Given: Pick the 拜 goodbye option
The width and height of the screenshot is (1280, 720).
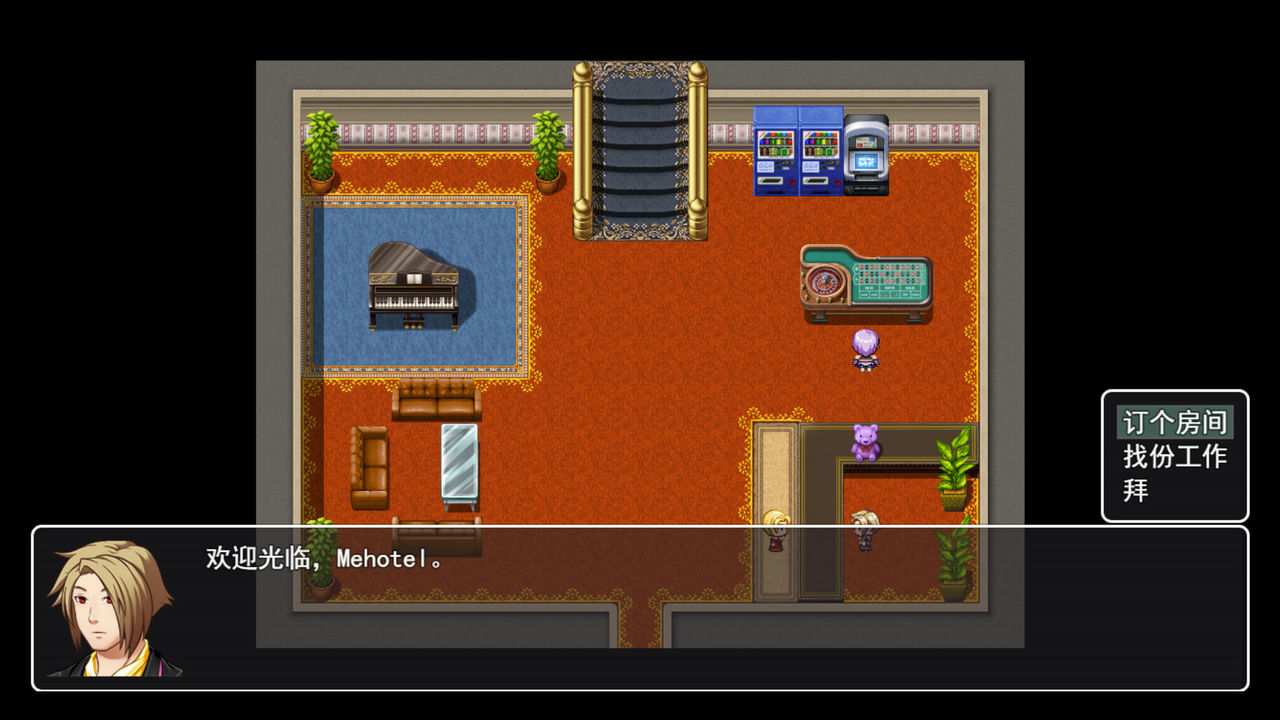Looking at the screenshot, I should tap(1136, 491).
